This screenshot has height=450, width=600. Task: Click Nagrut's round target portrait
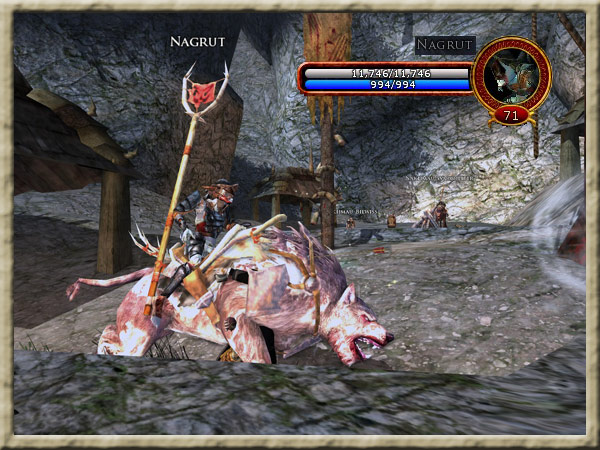[x=511, y=76]
